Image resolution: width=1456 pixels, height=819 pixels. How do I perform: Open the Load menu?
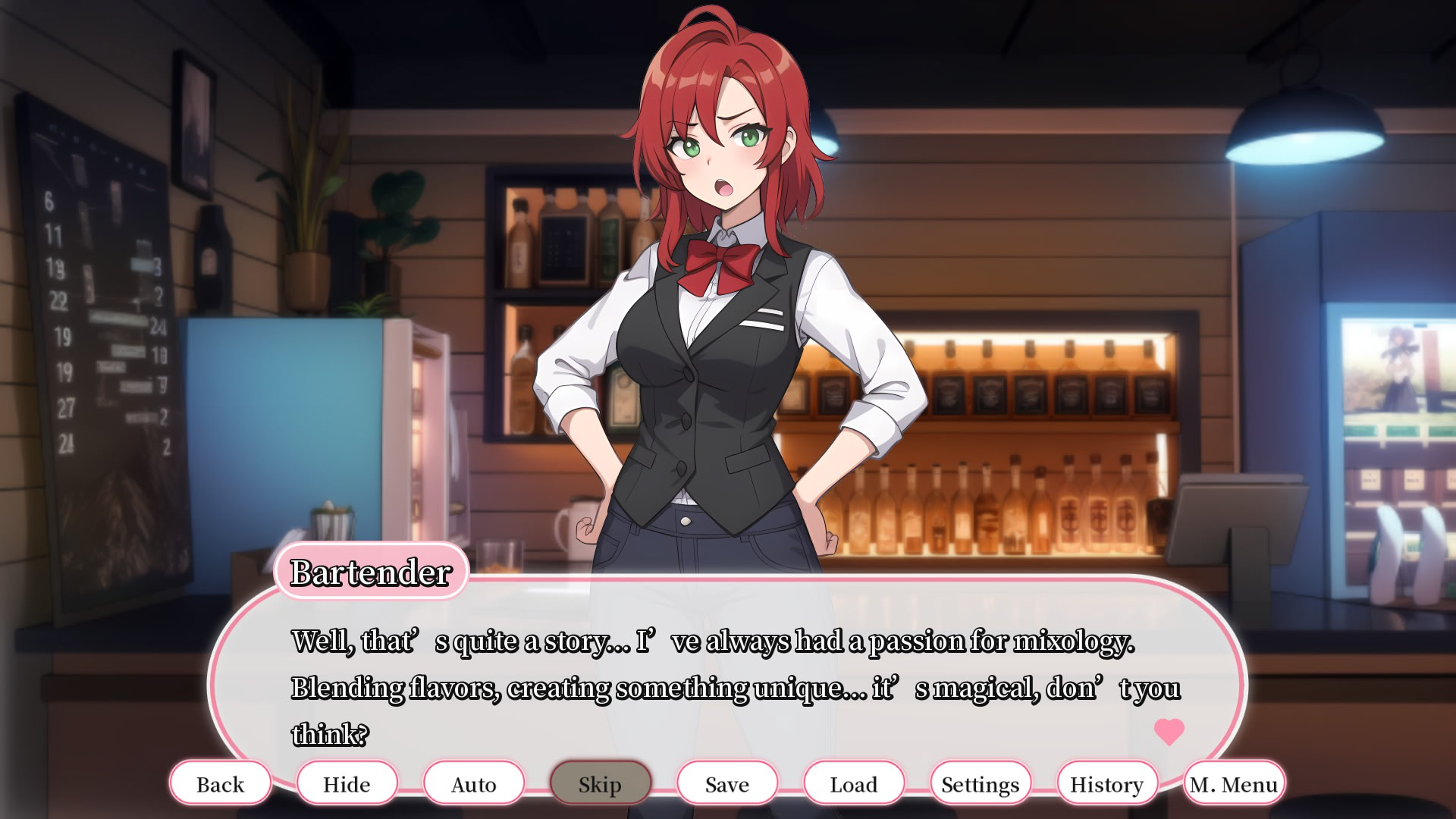[853, 783]
